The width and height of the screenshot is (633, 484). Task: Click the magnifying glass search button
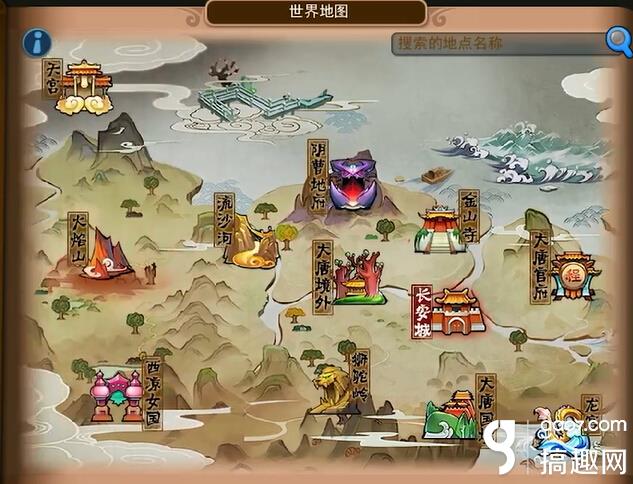pyautogui.click(x=619, y=41)
